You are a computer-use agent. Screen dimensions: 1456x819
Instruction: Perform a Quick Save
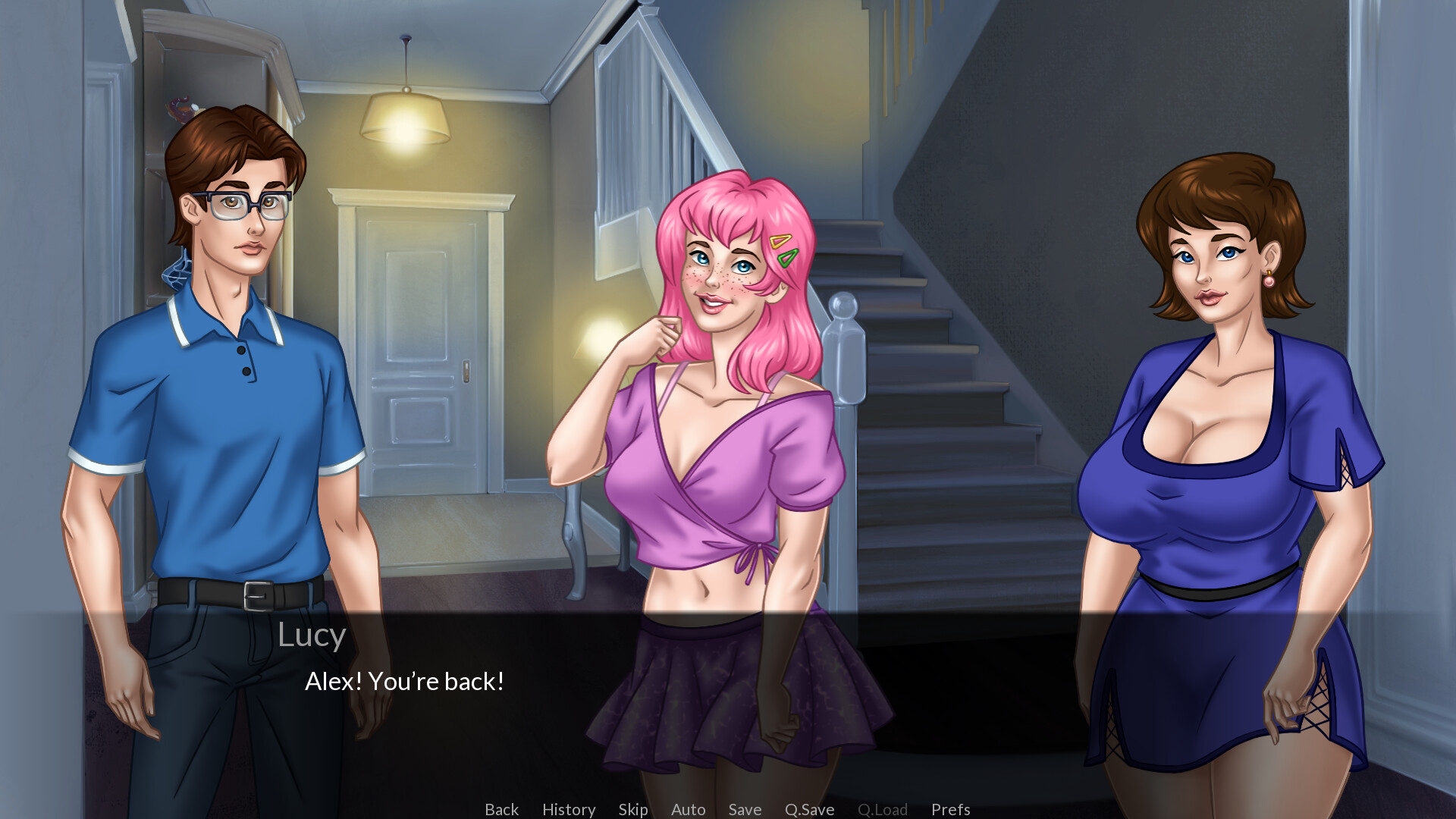click(808, 809)
